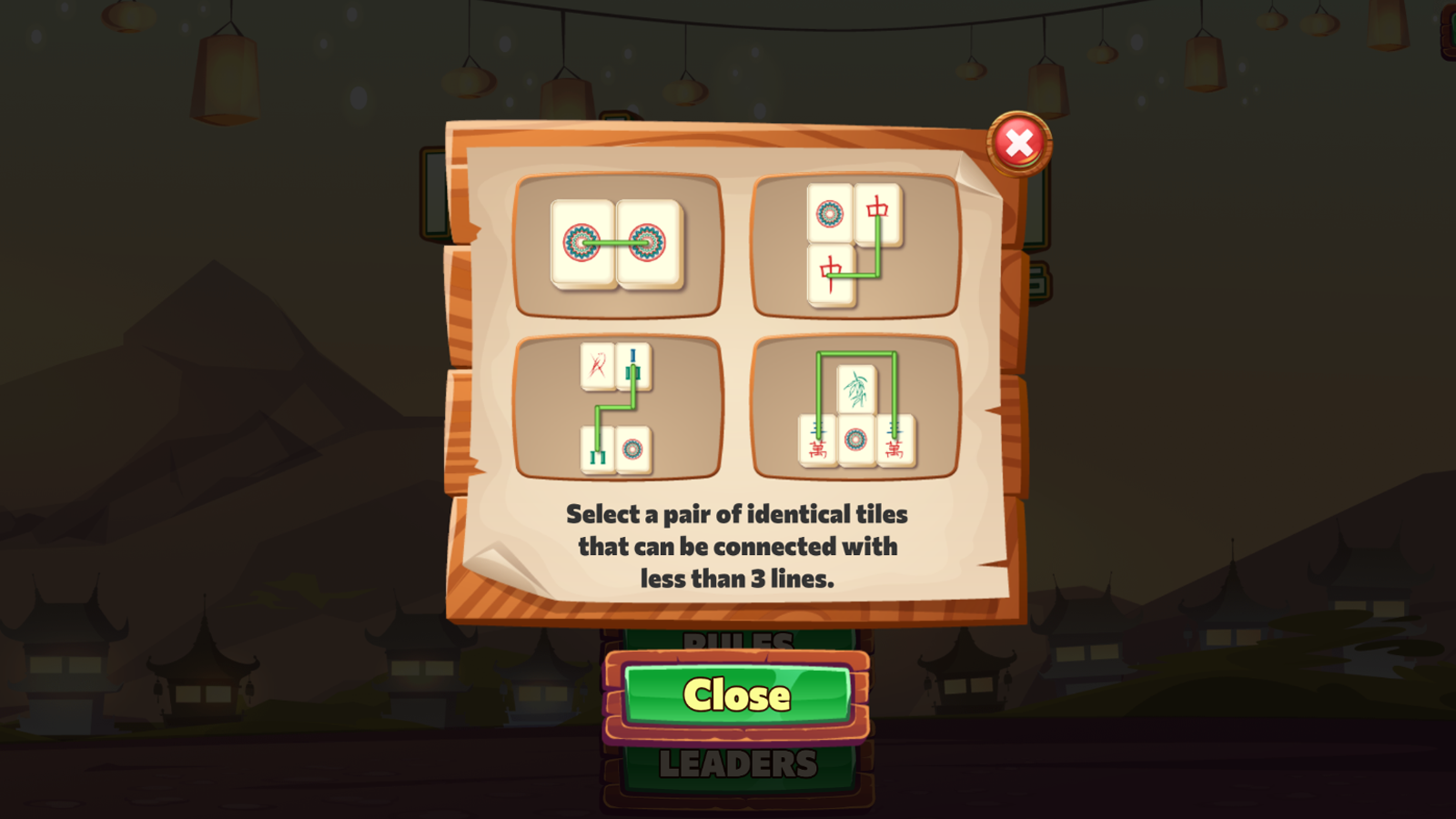
Task: Click the red sparrow tile in bottom-left panel
Action: point(598,366)
